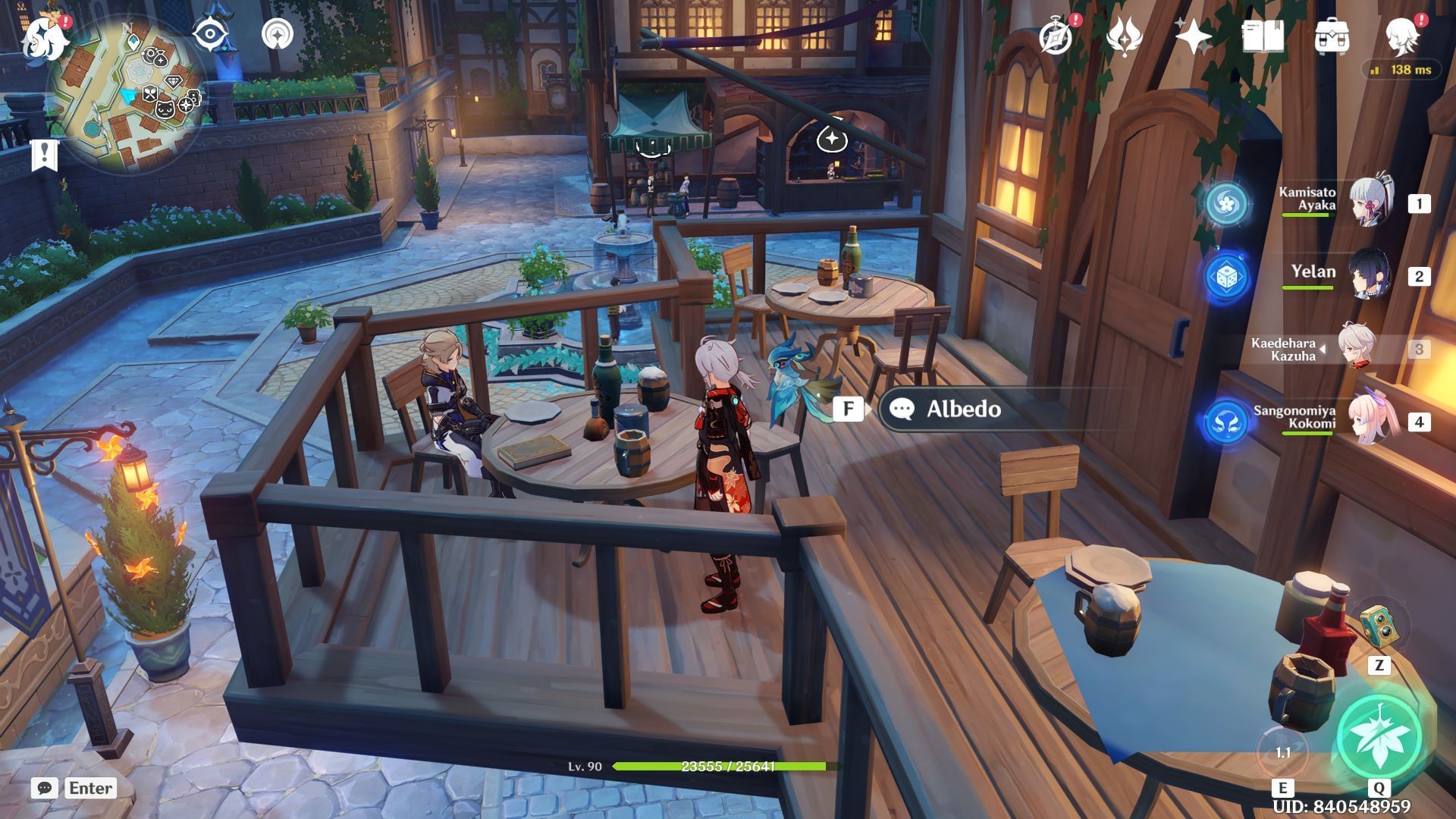
Task: Switch to Kamisato Ayaka
Action: point(1371,202)
